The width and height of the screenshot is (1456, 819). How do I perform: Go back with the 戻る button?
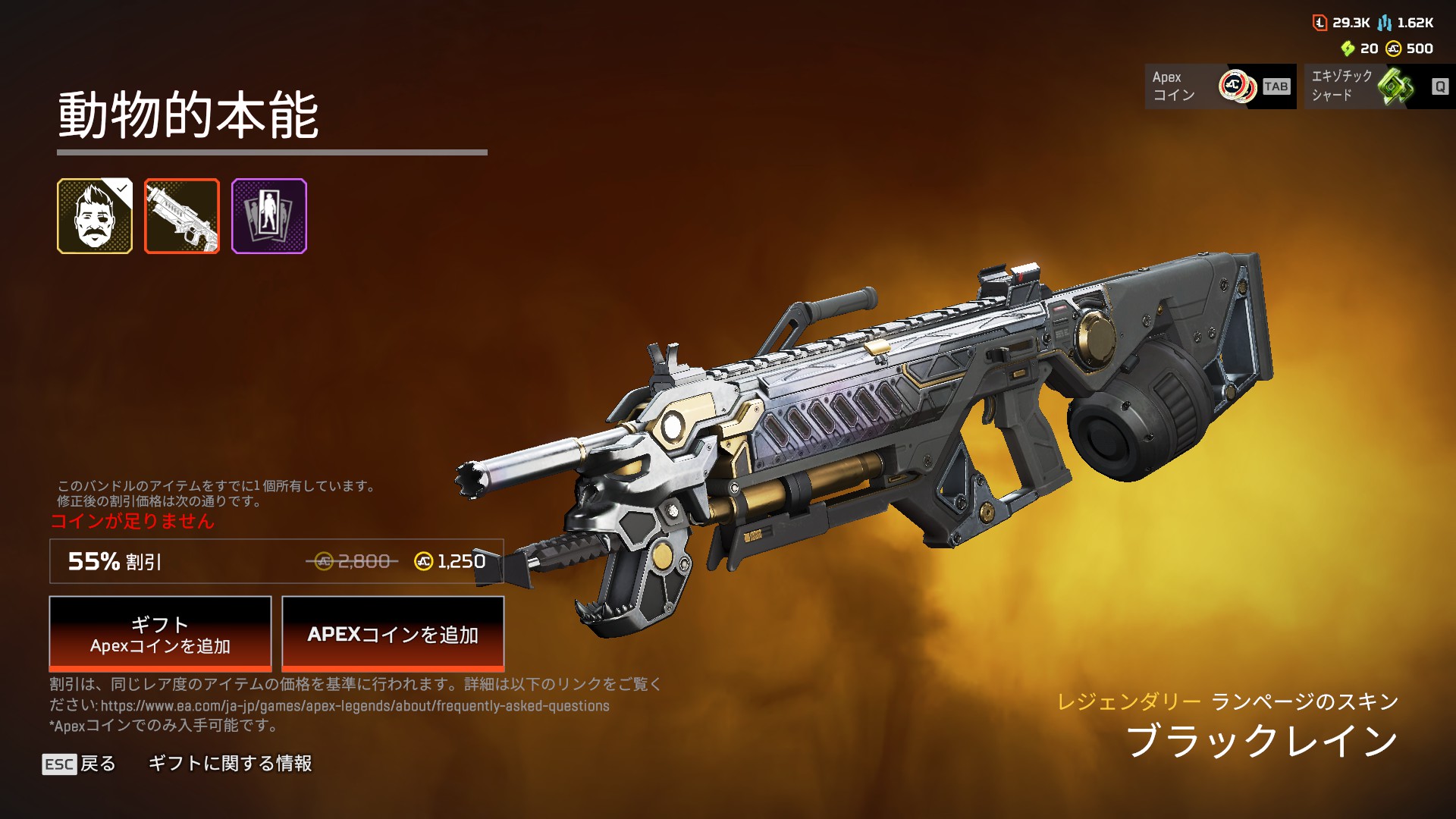coord(80,764)
